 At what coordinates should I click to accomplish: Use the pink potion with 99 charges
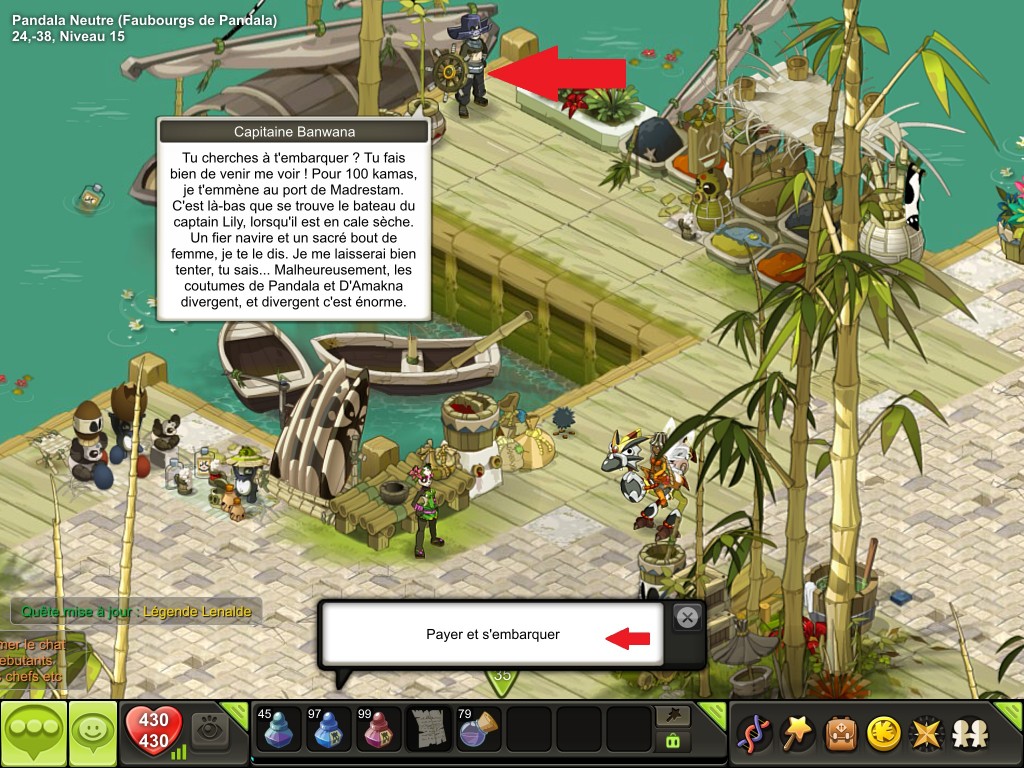(379, 730)
